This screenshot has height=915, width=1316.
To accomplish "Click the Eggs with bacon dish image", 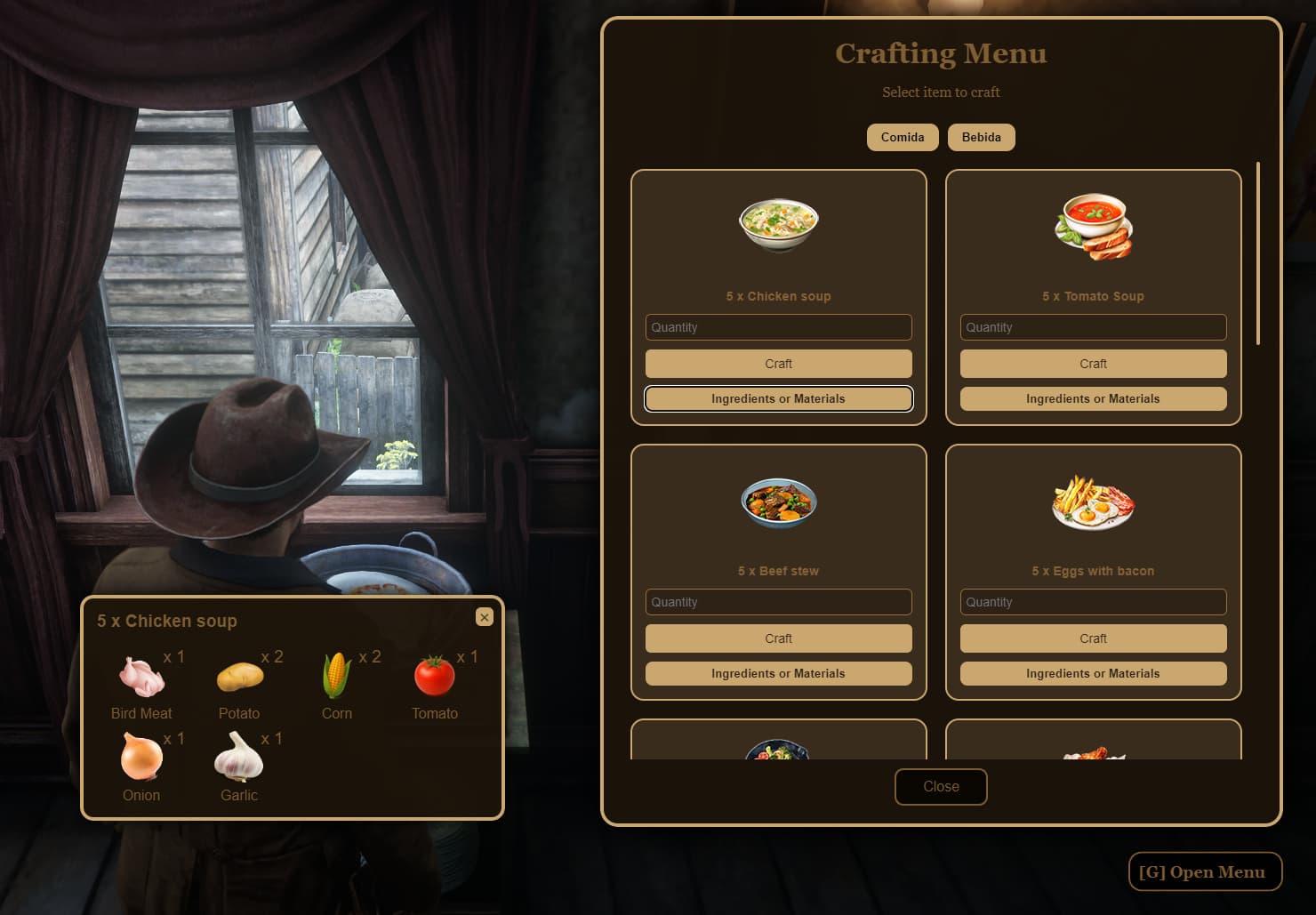I will point(1093,502).
